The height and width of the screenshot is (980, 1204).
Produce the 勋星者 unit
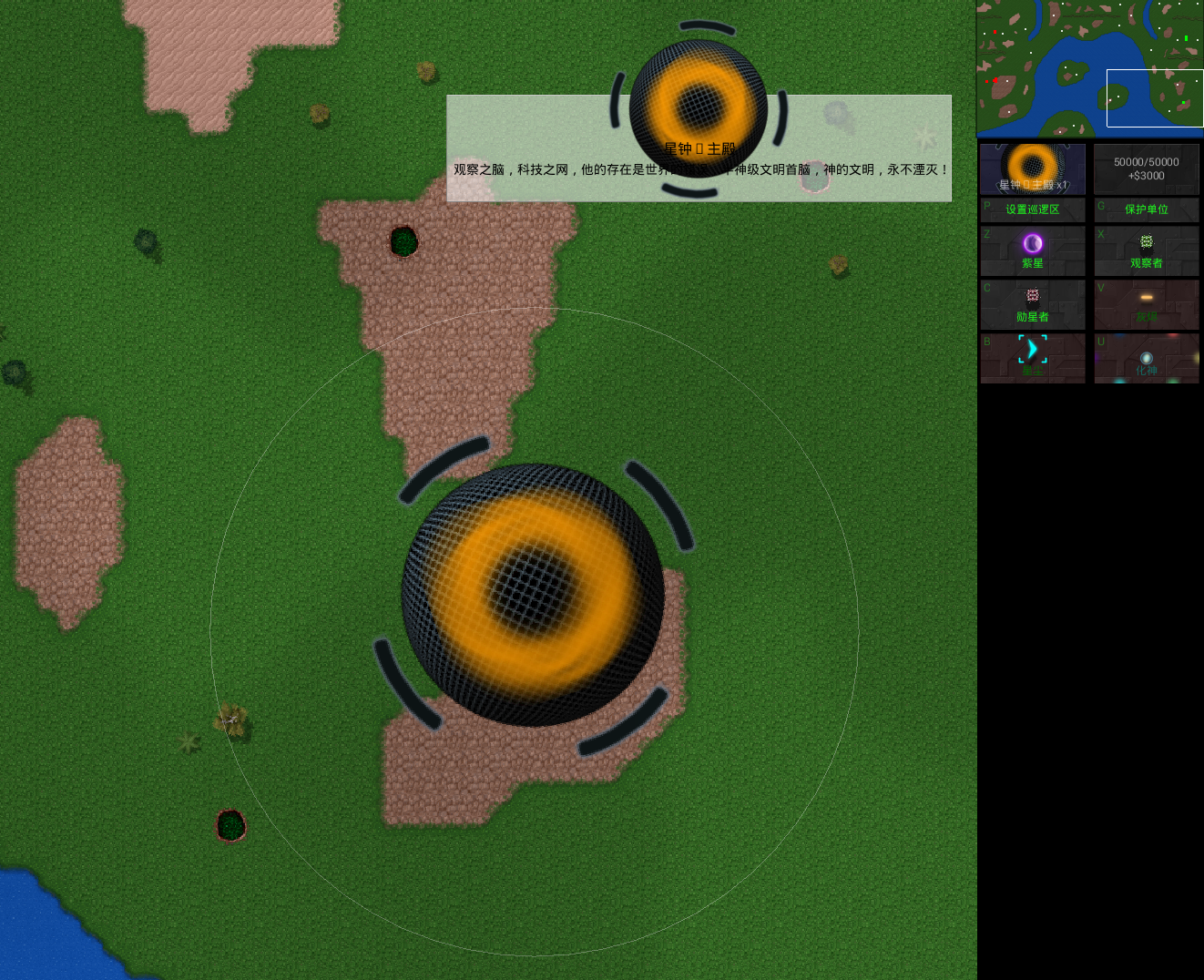point(1033,304)
